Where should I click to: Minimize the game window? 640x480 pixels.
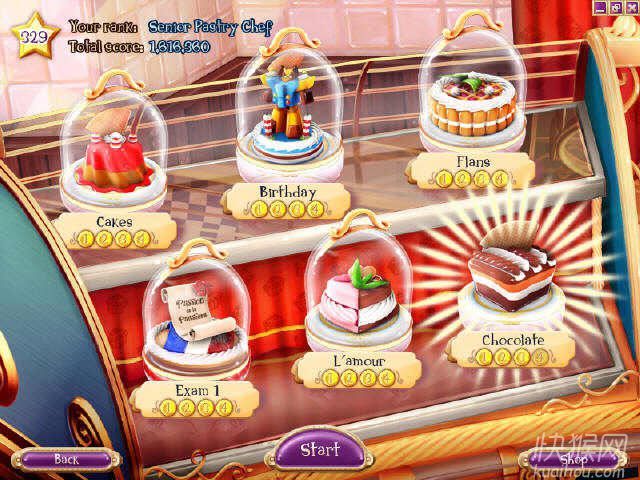click(600, 7)
